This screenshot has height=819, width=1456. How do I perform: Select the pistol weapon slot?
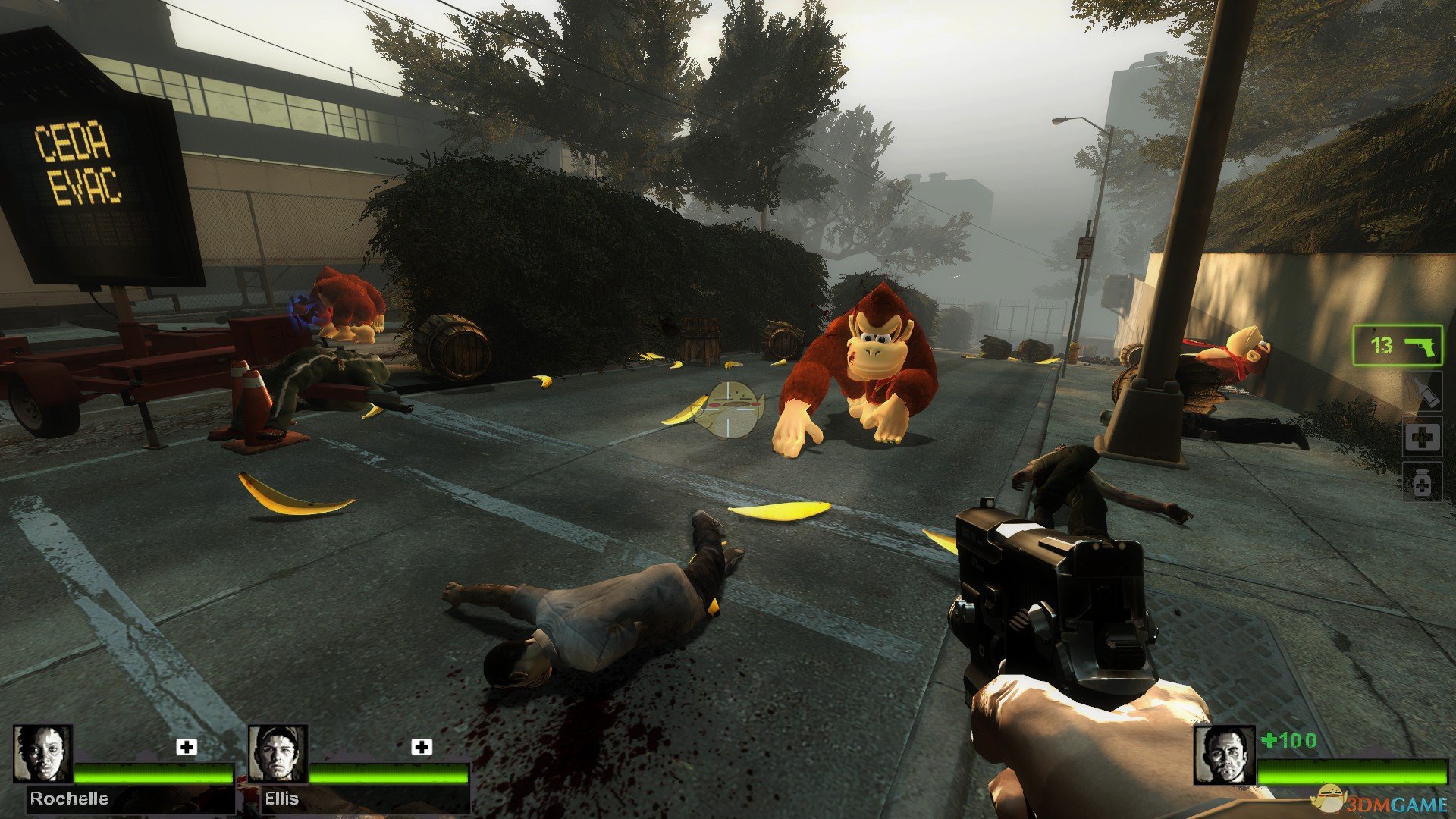tap(1397, 346)
